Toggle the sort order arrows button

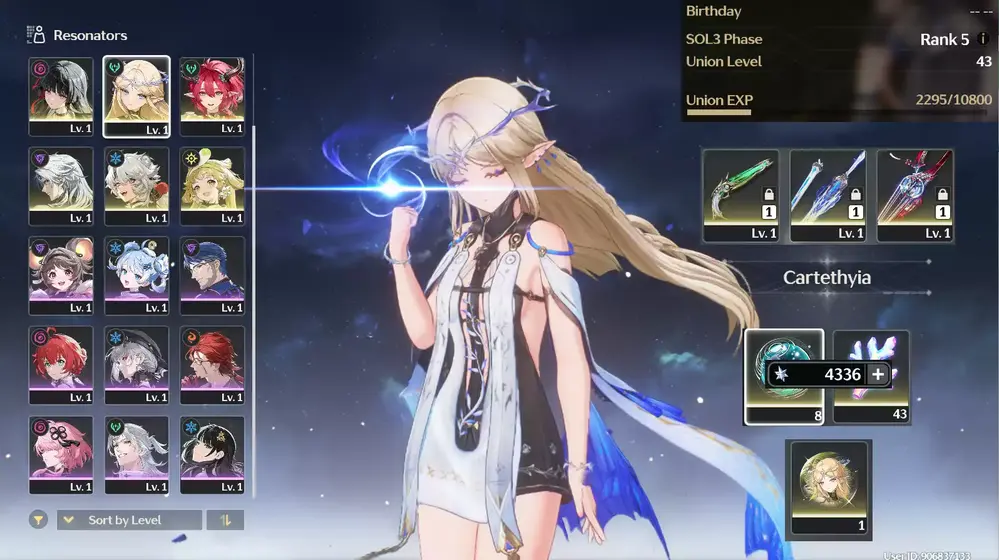[x=225, y=520]
